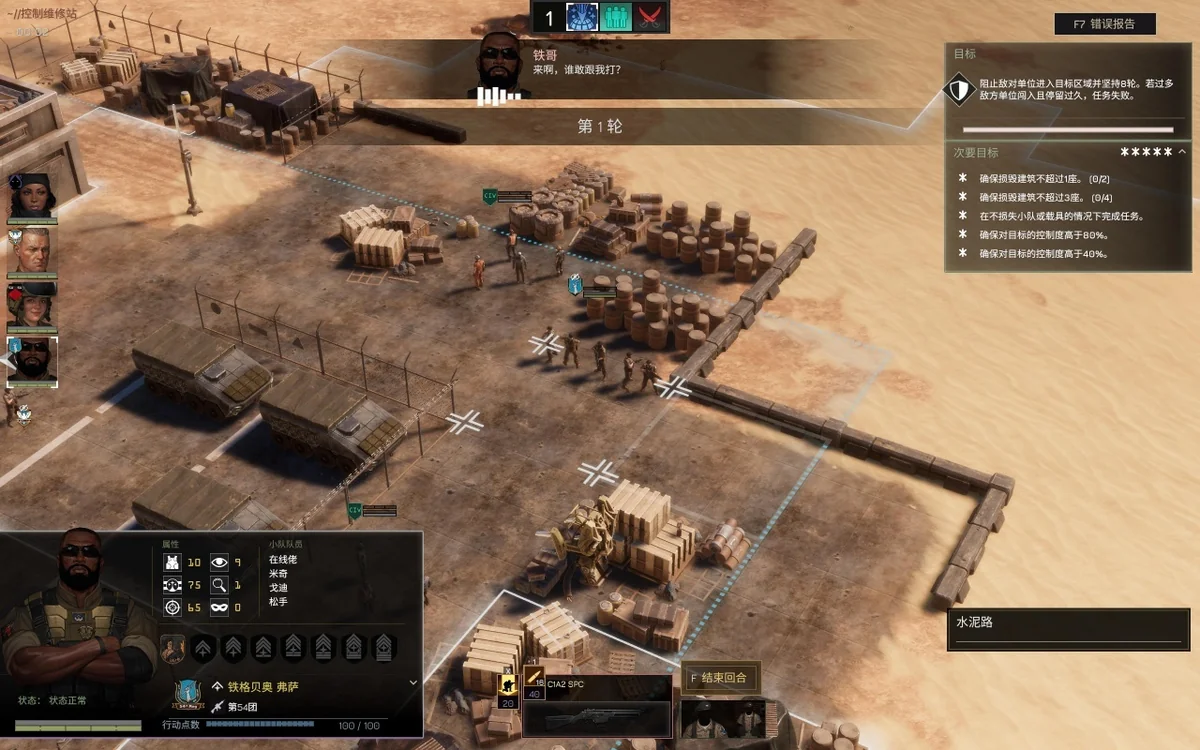1200x750 pixels.
Task: End the turn with 结束回合
Action: pyautogui.click(x=718, y=677)
